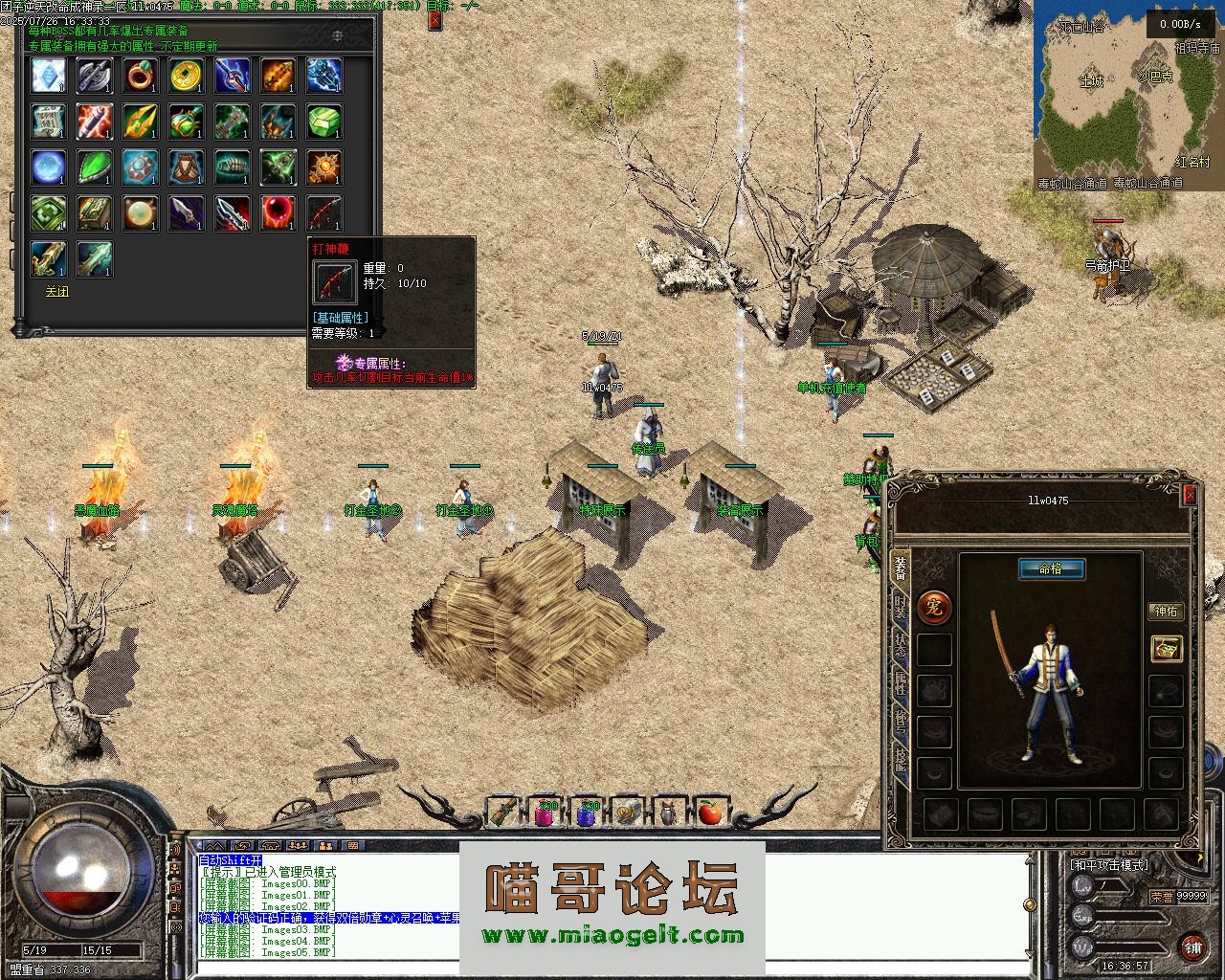Screen dimensions: 1225x980
Task: Pick the red ring with green gem
Action: 141,76
